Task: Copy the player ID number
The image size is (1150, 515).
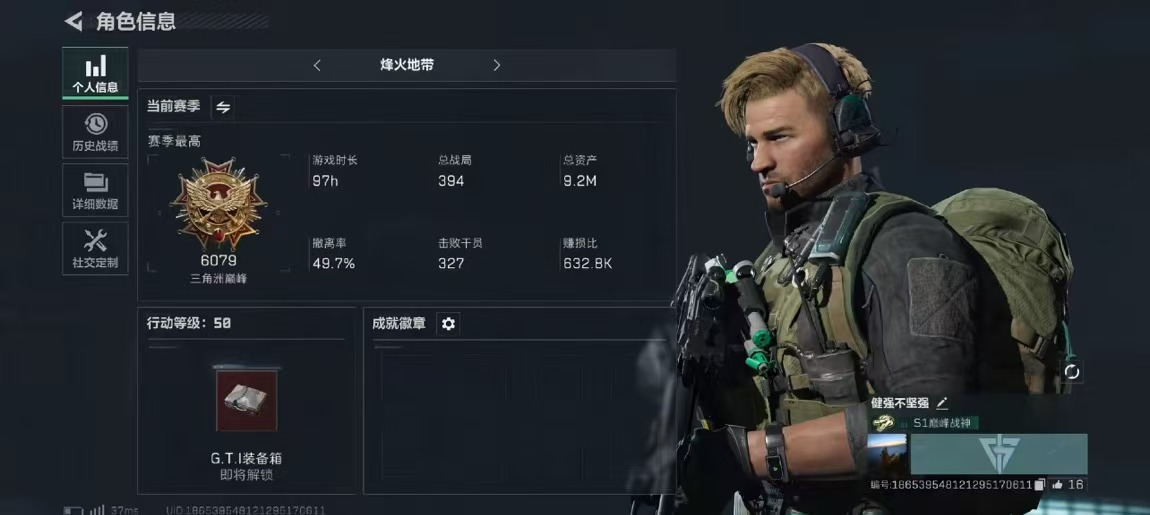Action: click(x=1040, y=485)
